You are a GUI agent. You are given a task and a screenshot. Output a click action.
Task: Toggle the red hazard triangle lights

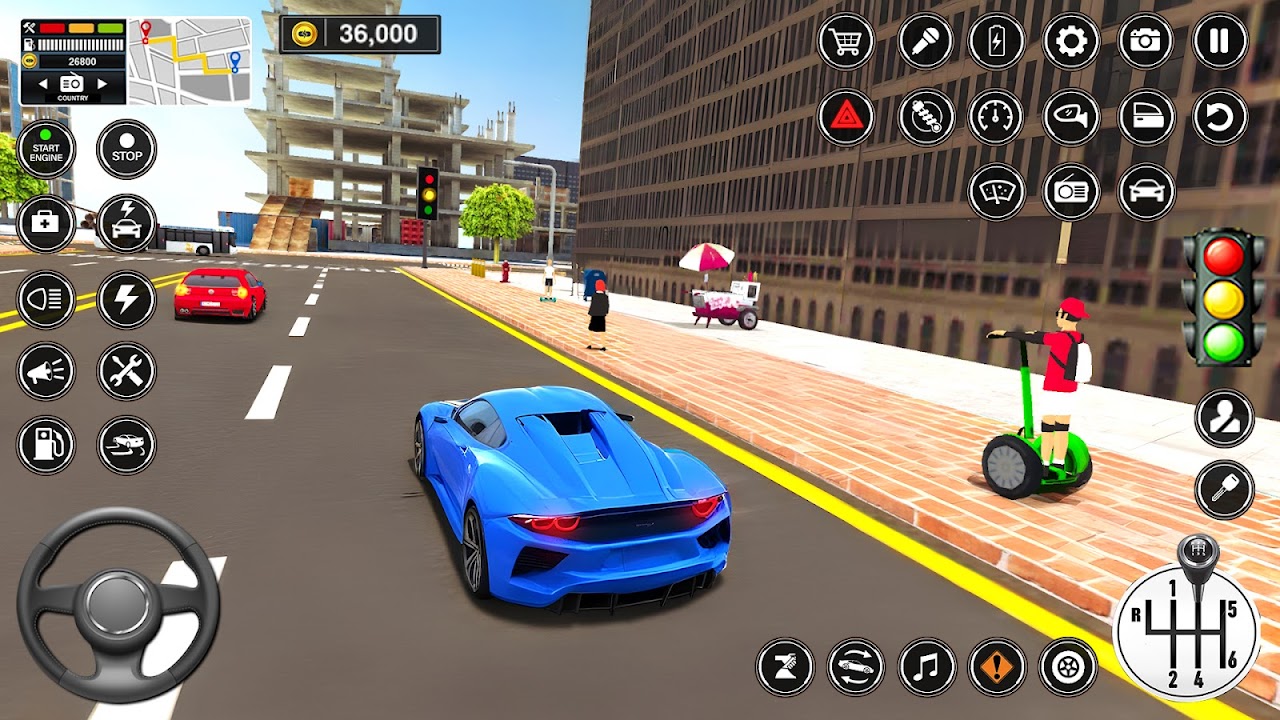click(846, 117)
